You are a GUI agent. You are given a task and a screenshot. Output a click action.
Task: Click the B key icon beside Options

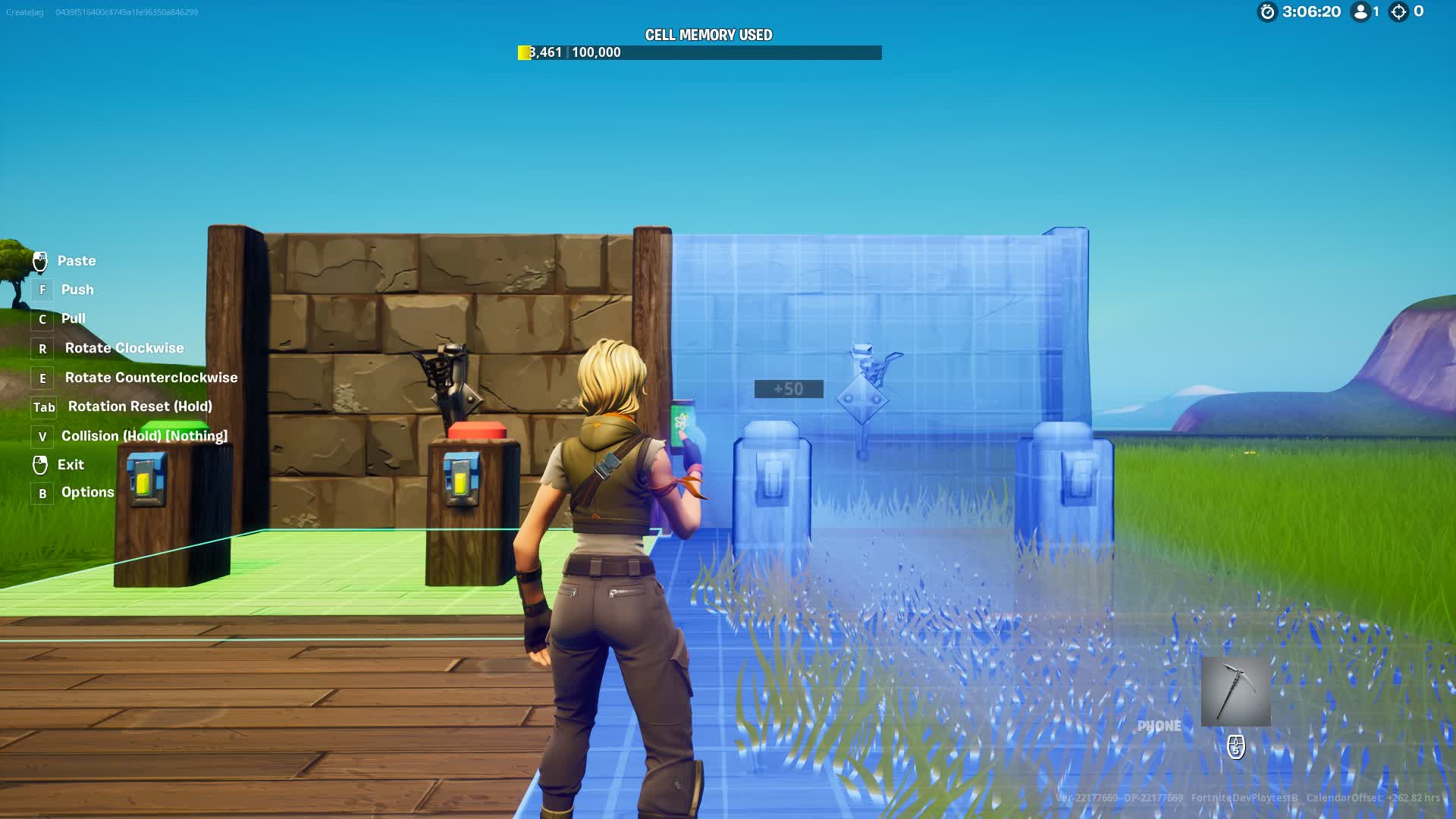pyautogui.click(x=41, y=493)
